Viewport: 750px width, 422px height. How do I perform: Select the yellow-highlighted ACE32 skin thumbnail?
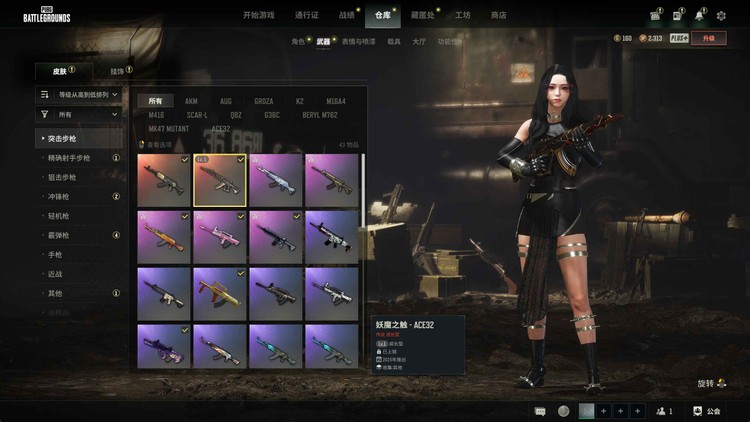pyautogui.click(x=219, y=180)
